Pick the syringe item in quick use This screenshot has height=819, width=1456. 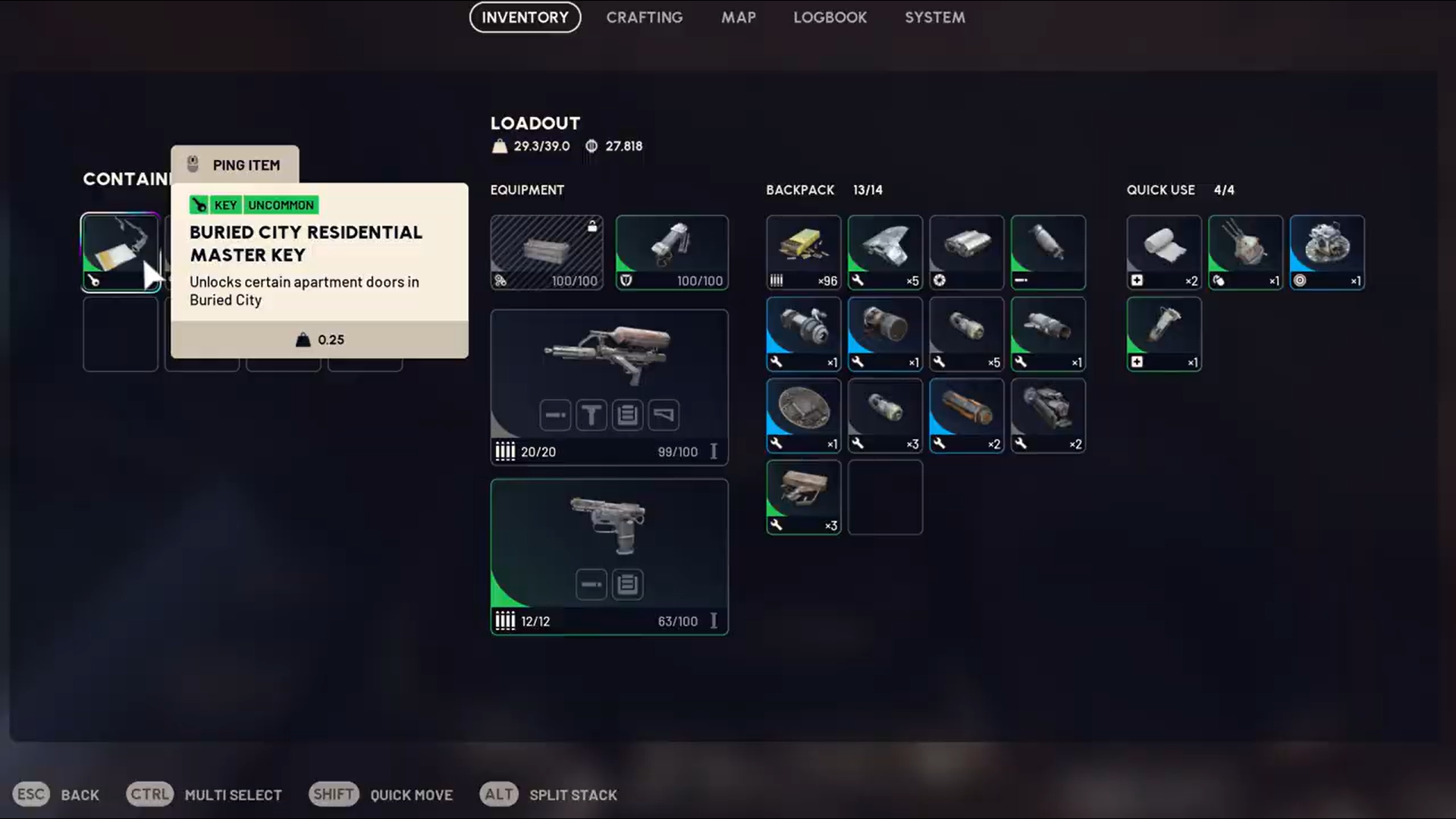point(1163,334)
